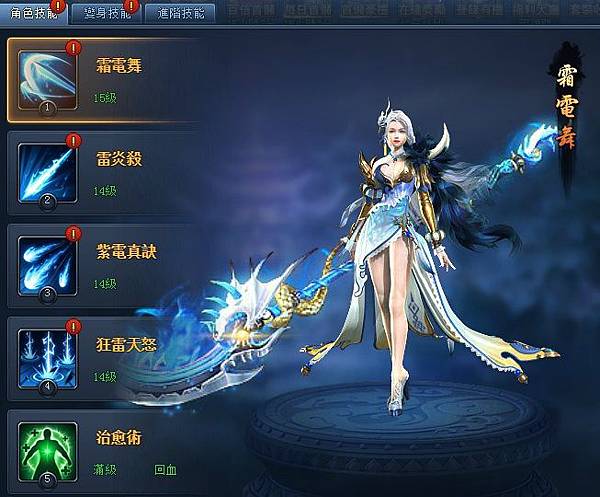Choose the 雷炎殺 skill icon
The height and width of the screenshot is (497, 600).
click(x=48, y=172)
